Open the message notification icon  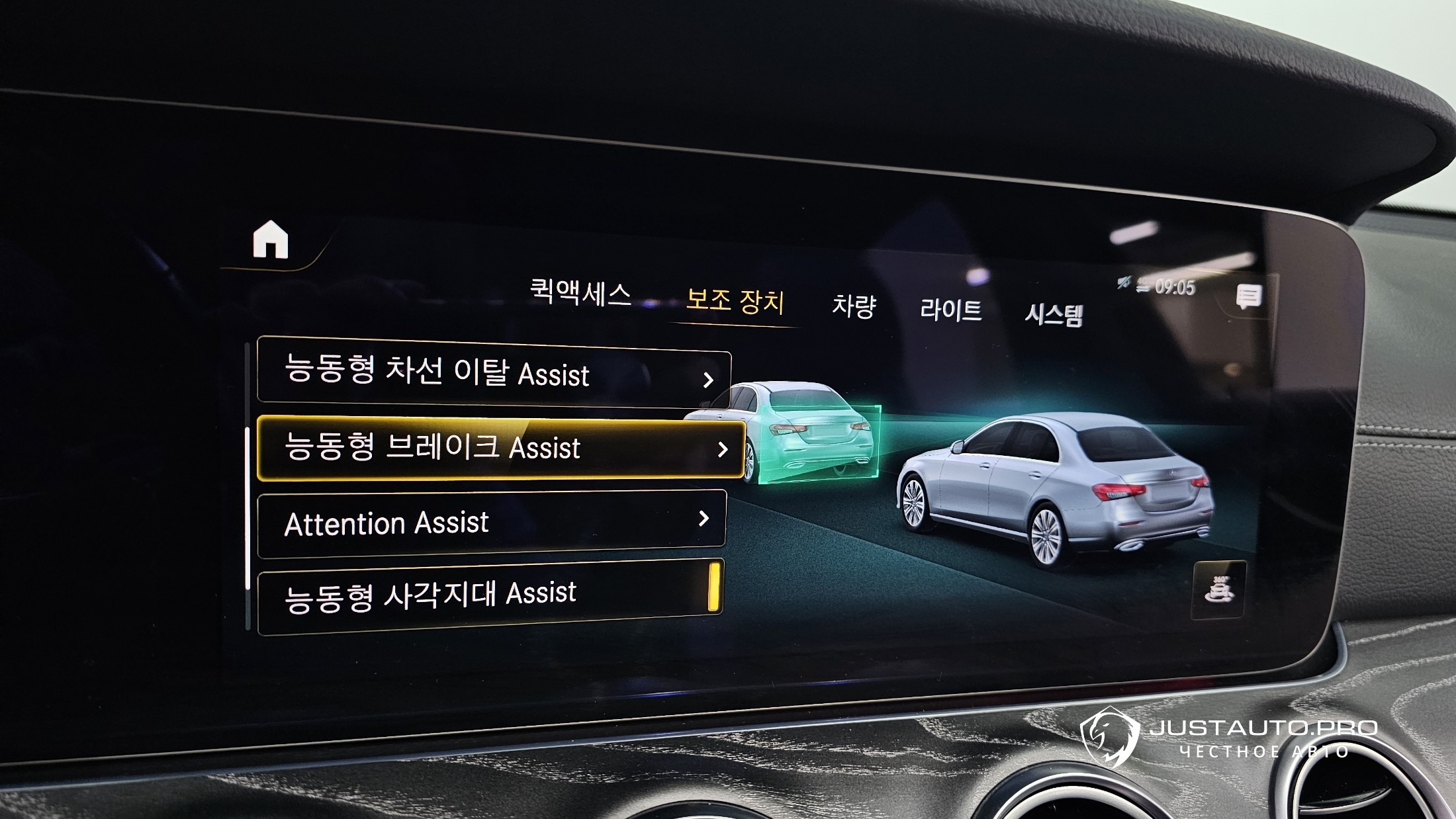(1248, 297)
